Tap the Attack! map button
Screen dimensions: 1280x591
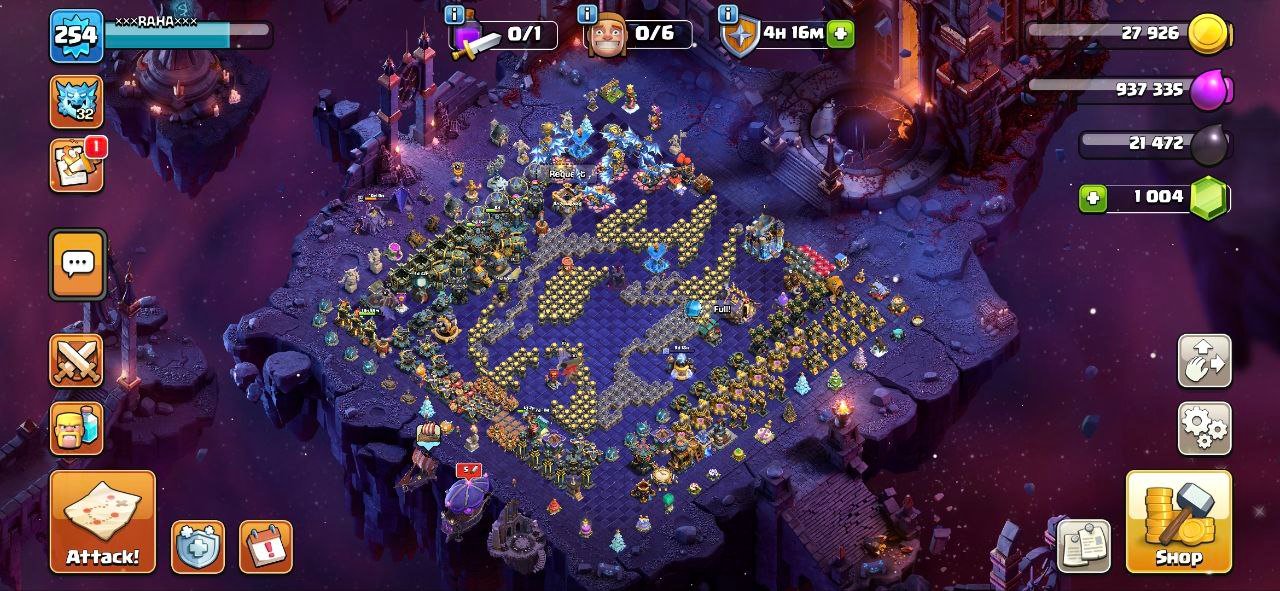(x=102, y=521)
